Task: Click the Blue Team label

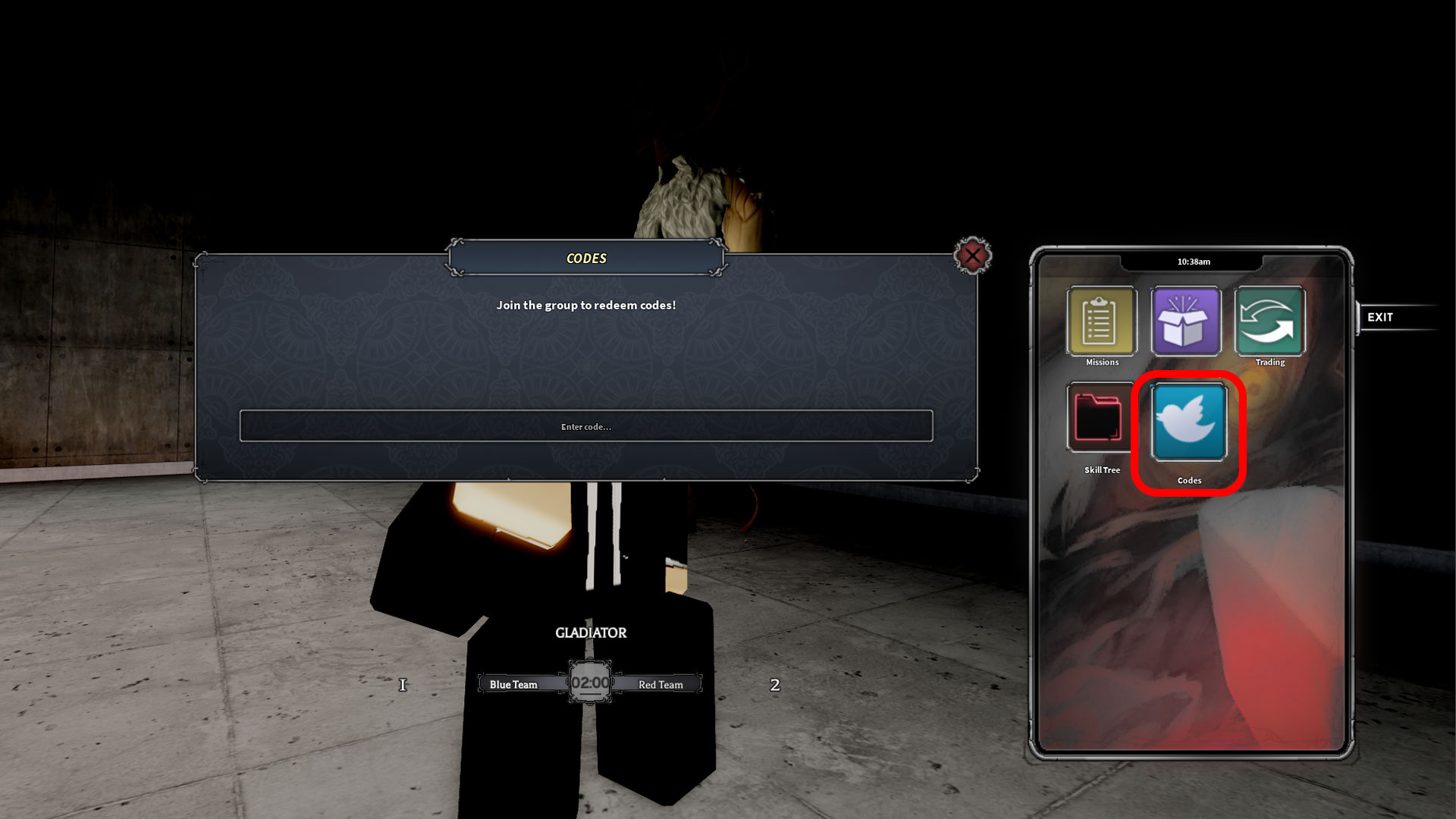Action: pos(513,684)
